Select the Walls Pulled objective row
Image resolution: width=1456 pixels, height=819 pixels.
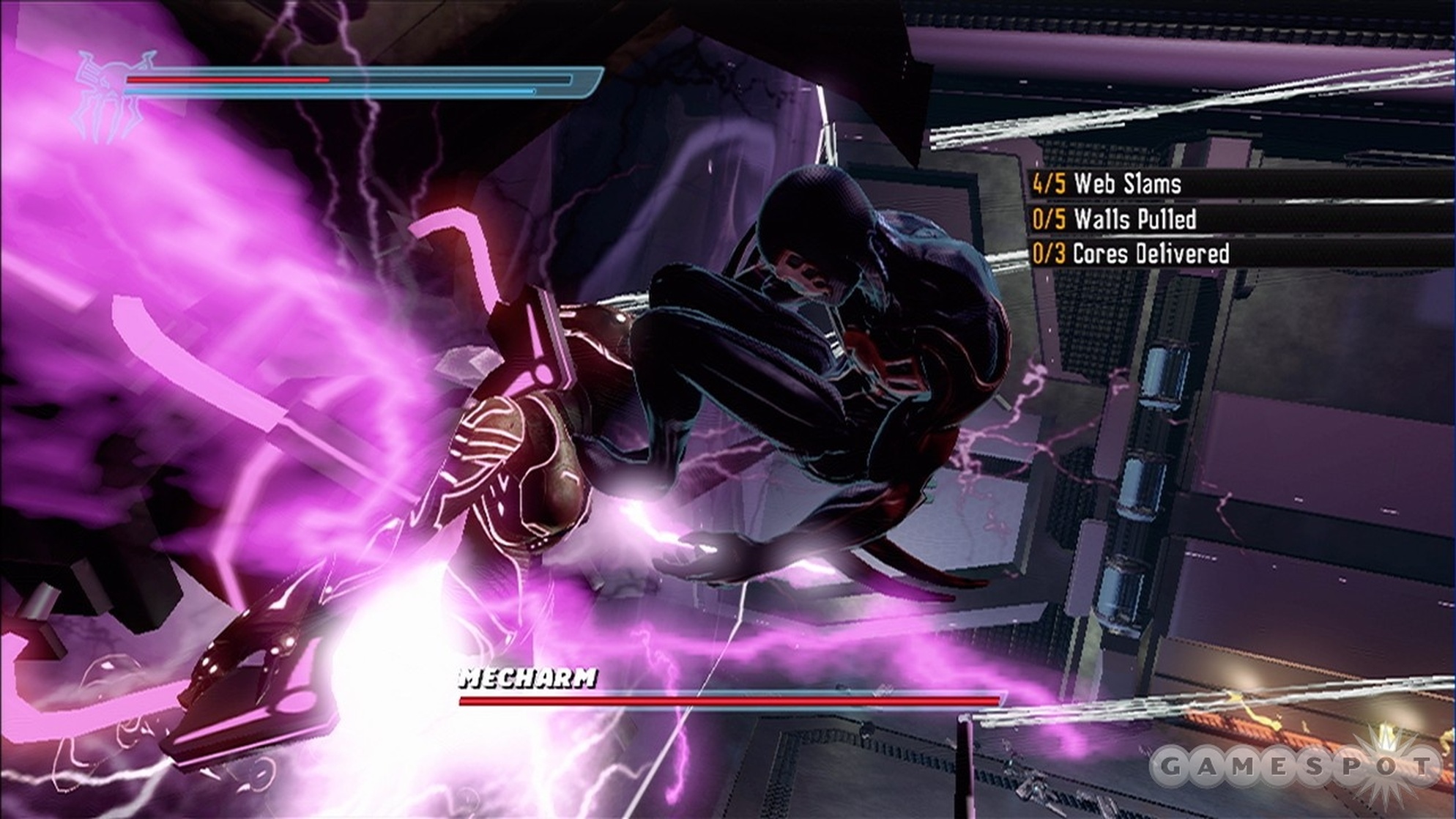click(x=1115, y=218)
